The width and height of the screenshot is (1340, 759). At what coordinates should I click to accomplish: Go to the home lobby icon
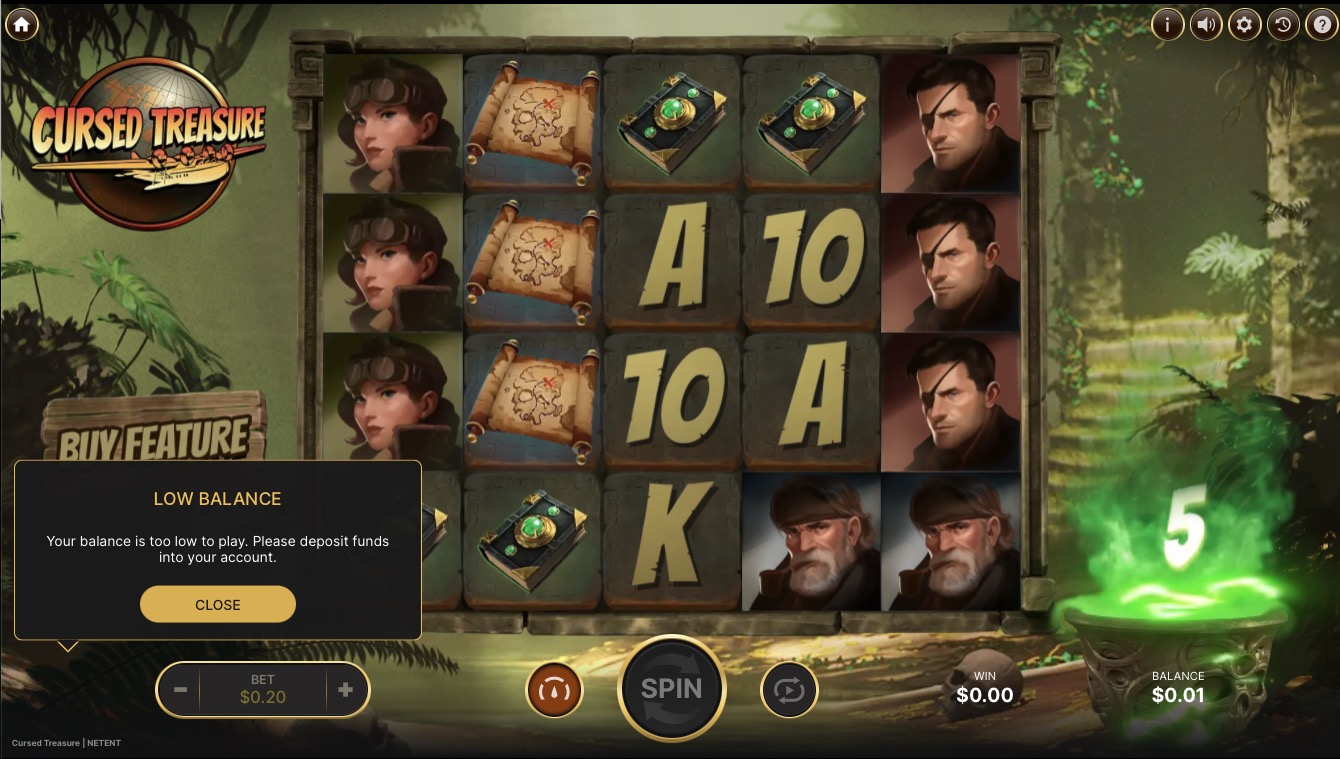(21, 24)
